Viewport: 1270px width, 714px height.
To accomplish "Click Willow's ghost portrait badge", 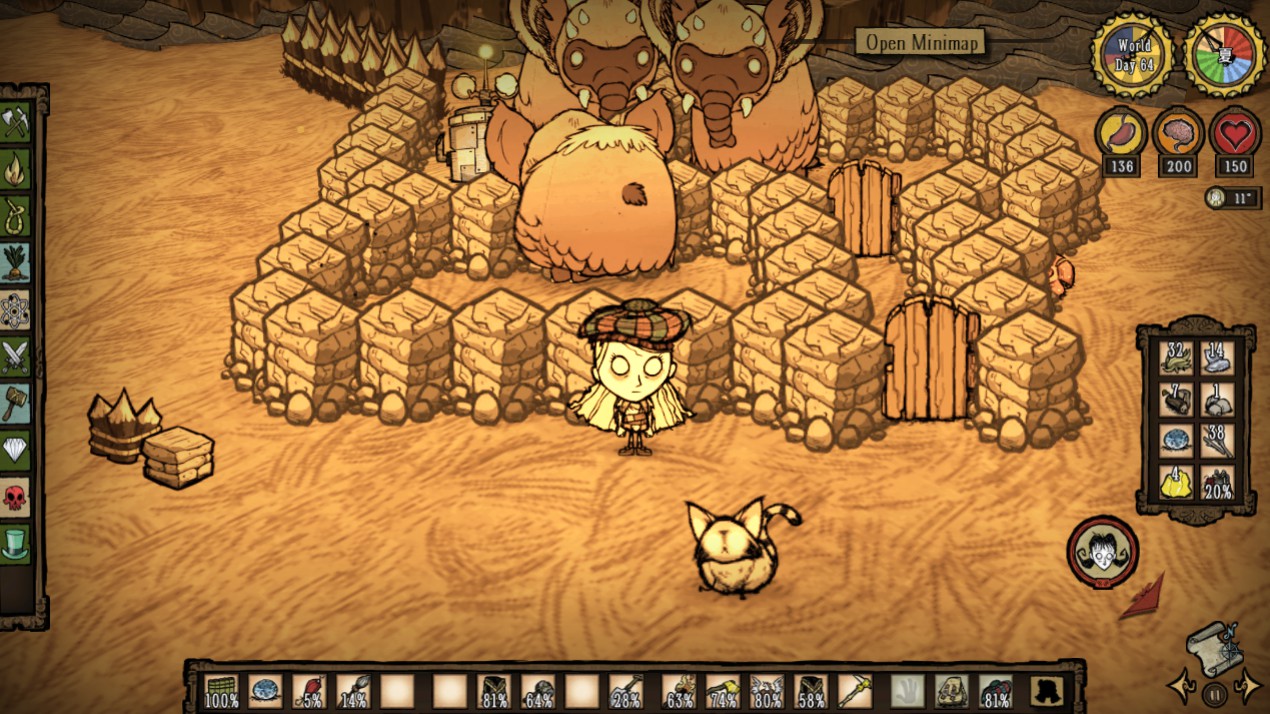I will [1102, 551].
